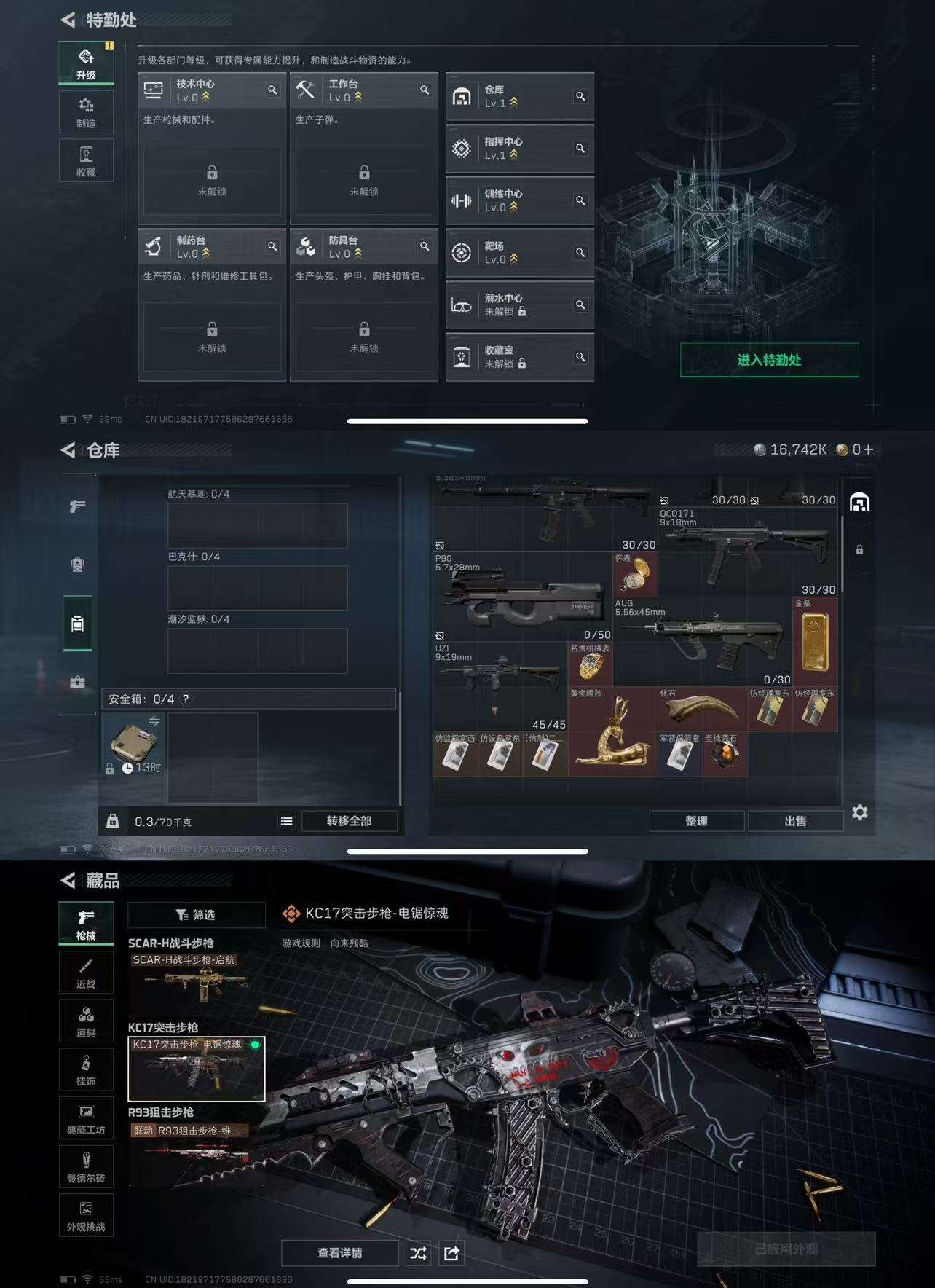Toggle the list view icon beside the weight bar
Viewport: 935px width, 1288px height.
click(x=286, y=821)
